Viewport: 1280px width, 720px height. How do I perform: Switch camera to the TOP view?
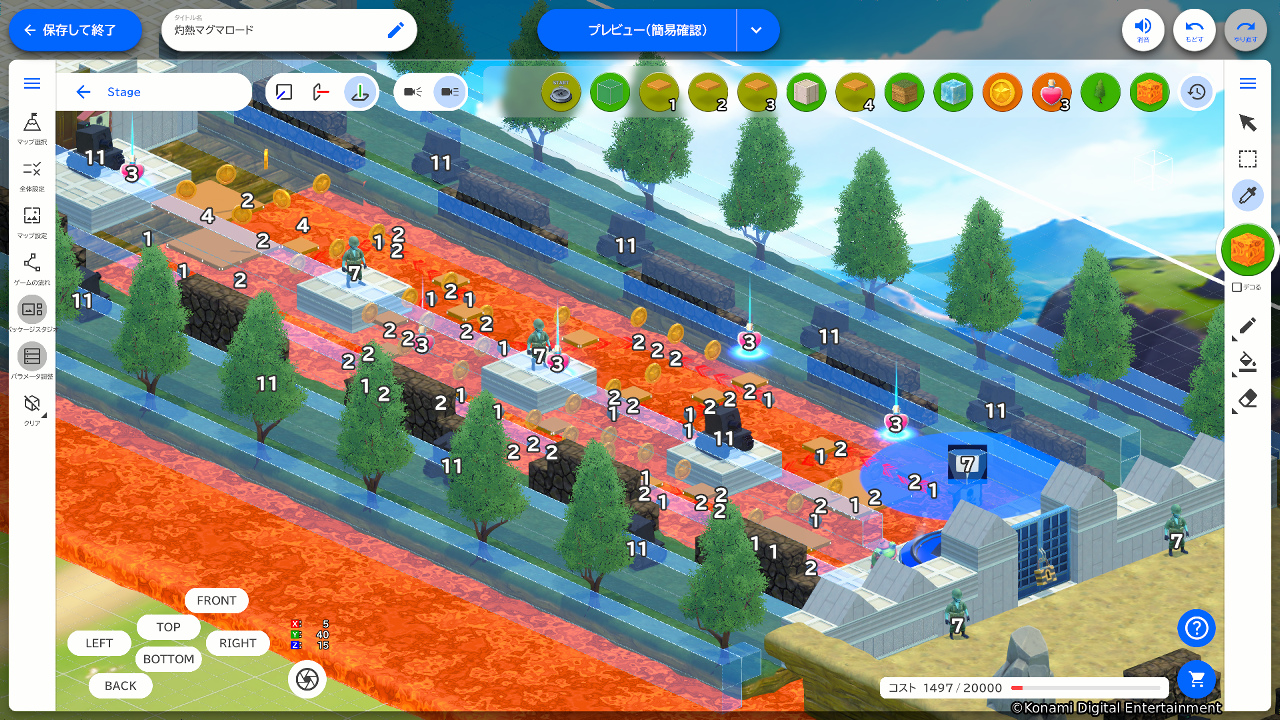coord(168,627)
